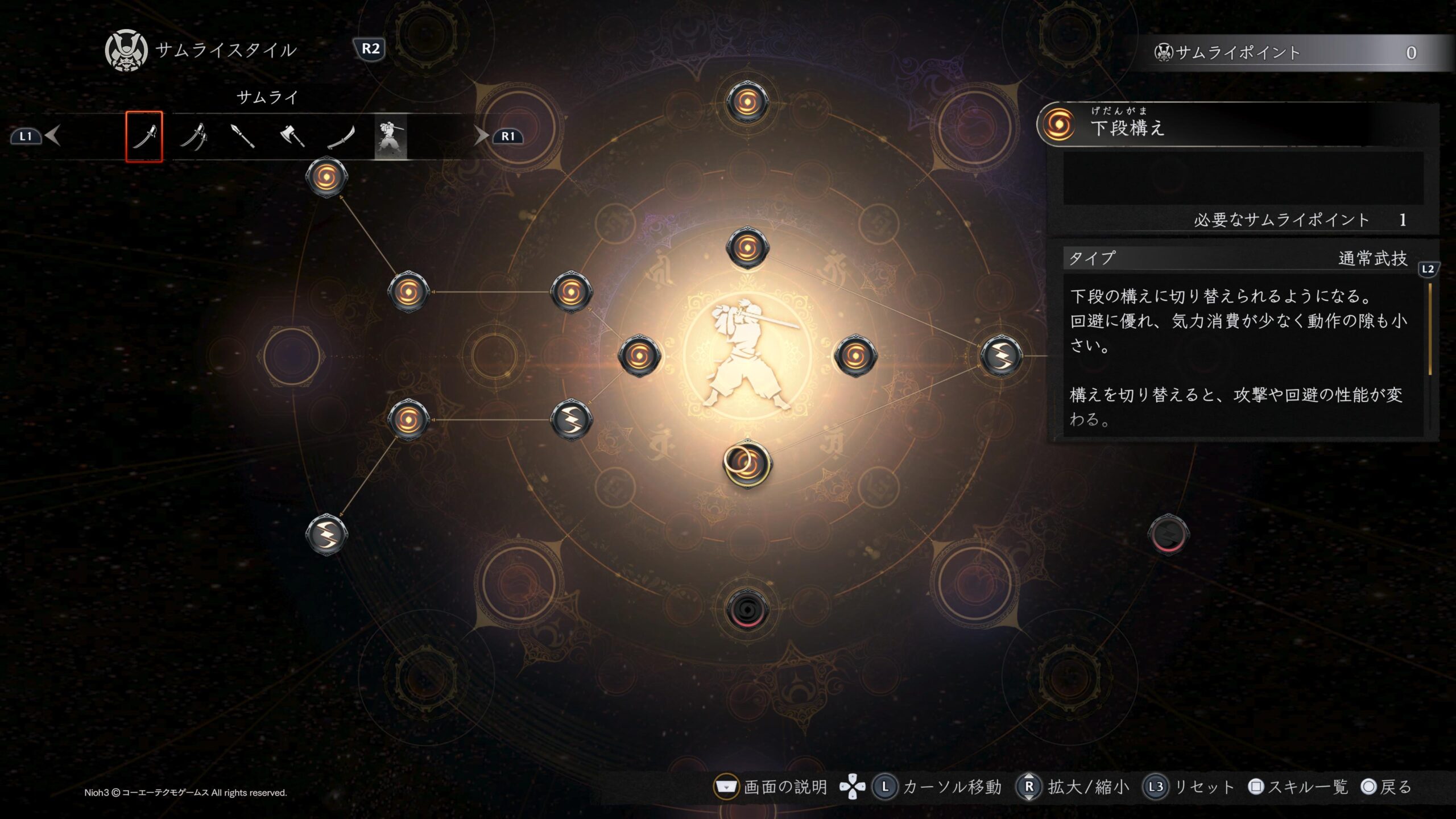This screenshot has height=819, width=1456.
Task: Open the スキル一覧 skill list
Action: tap(1299, 787)
